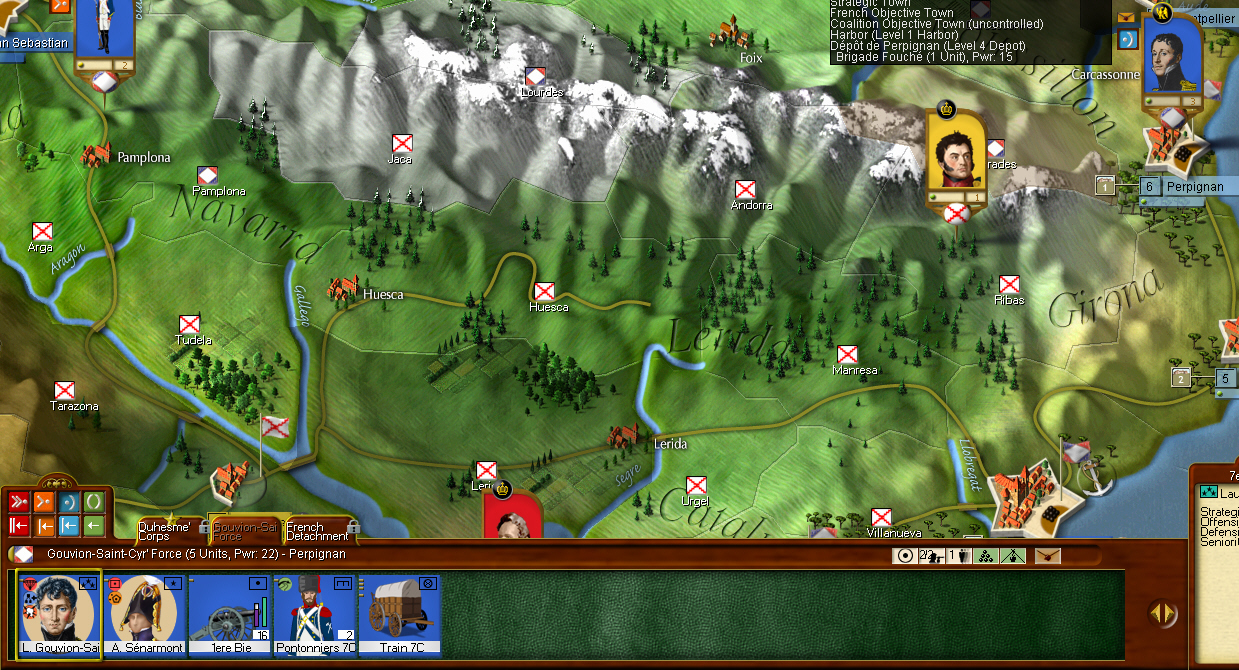Select the yellow-portrait enemy general's army stack
This screenshot has height=670, width=1239.
[955, 153]
